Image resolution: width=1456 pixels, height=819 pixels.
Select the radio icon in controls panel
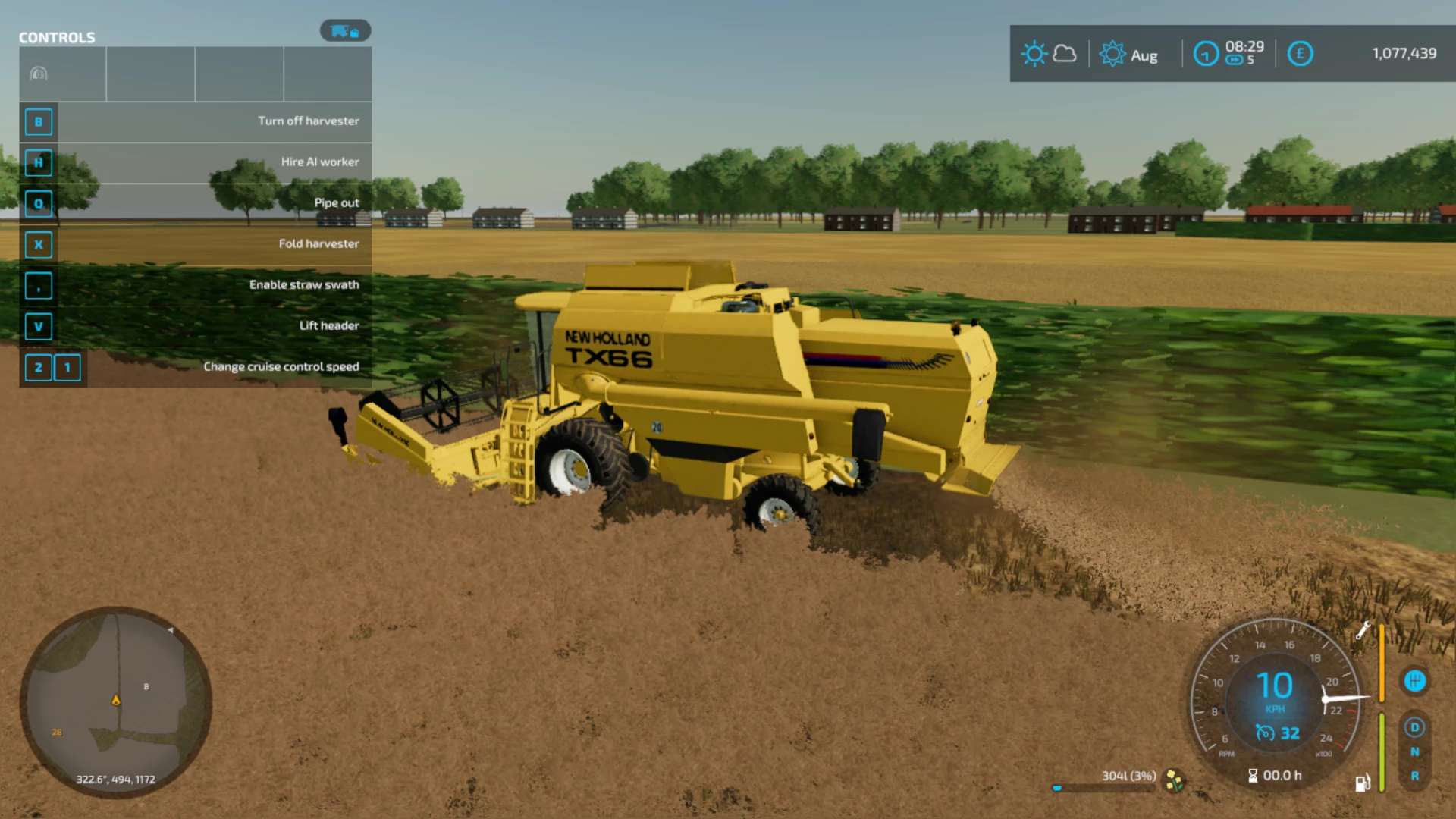[39, 74]
